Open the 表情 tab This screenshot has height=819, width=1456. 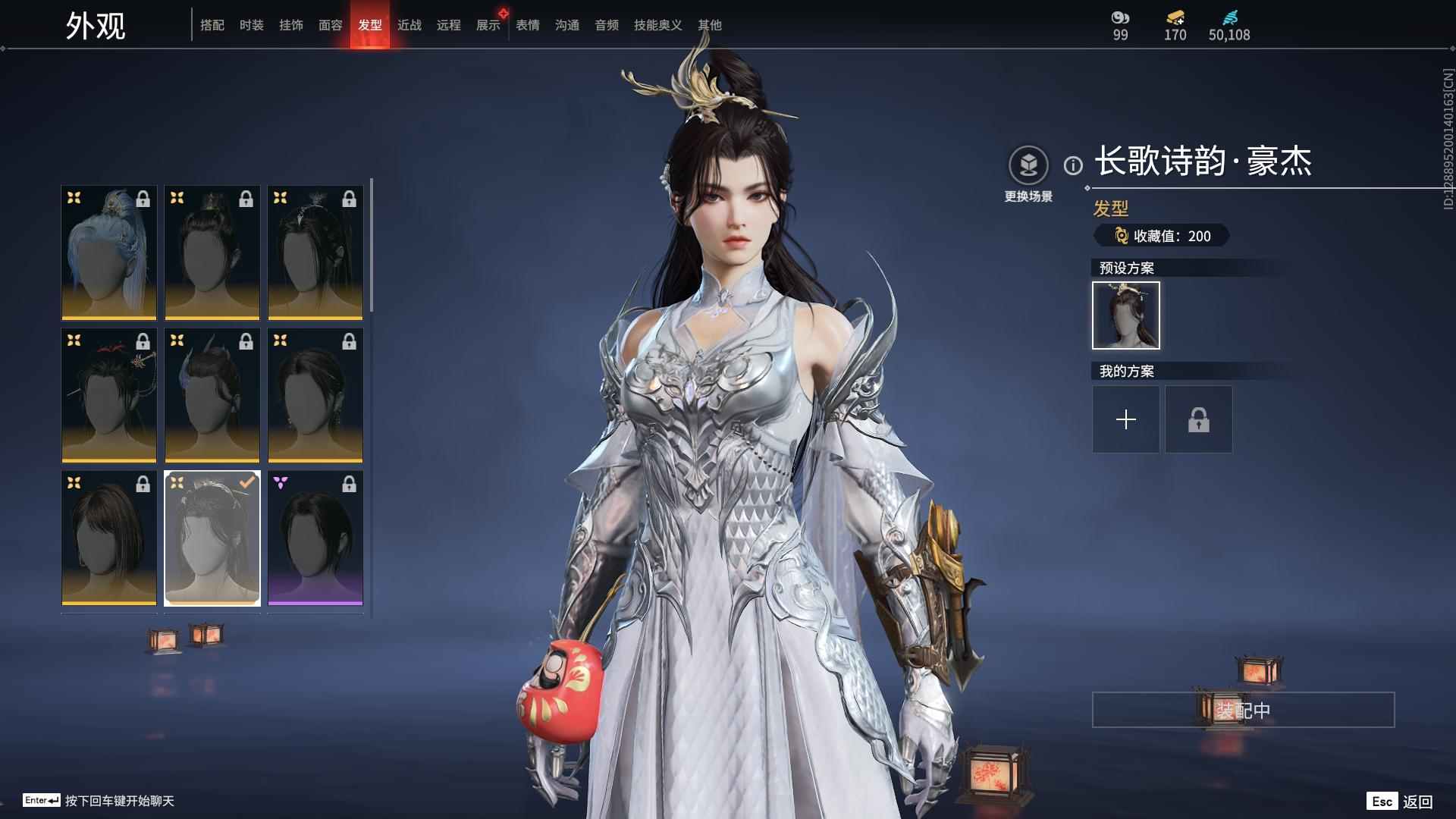pyautogui.click(x=526, y=25)
